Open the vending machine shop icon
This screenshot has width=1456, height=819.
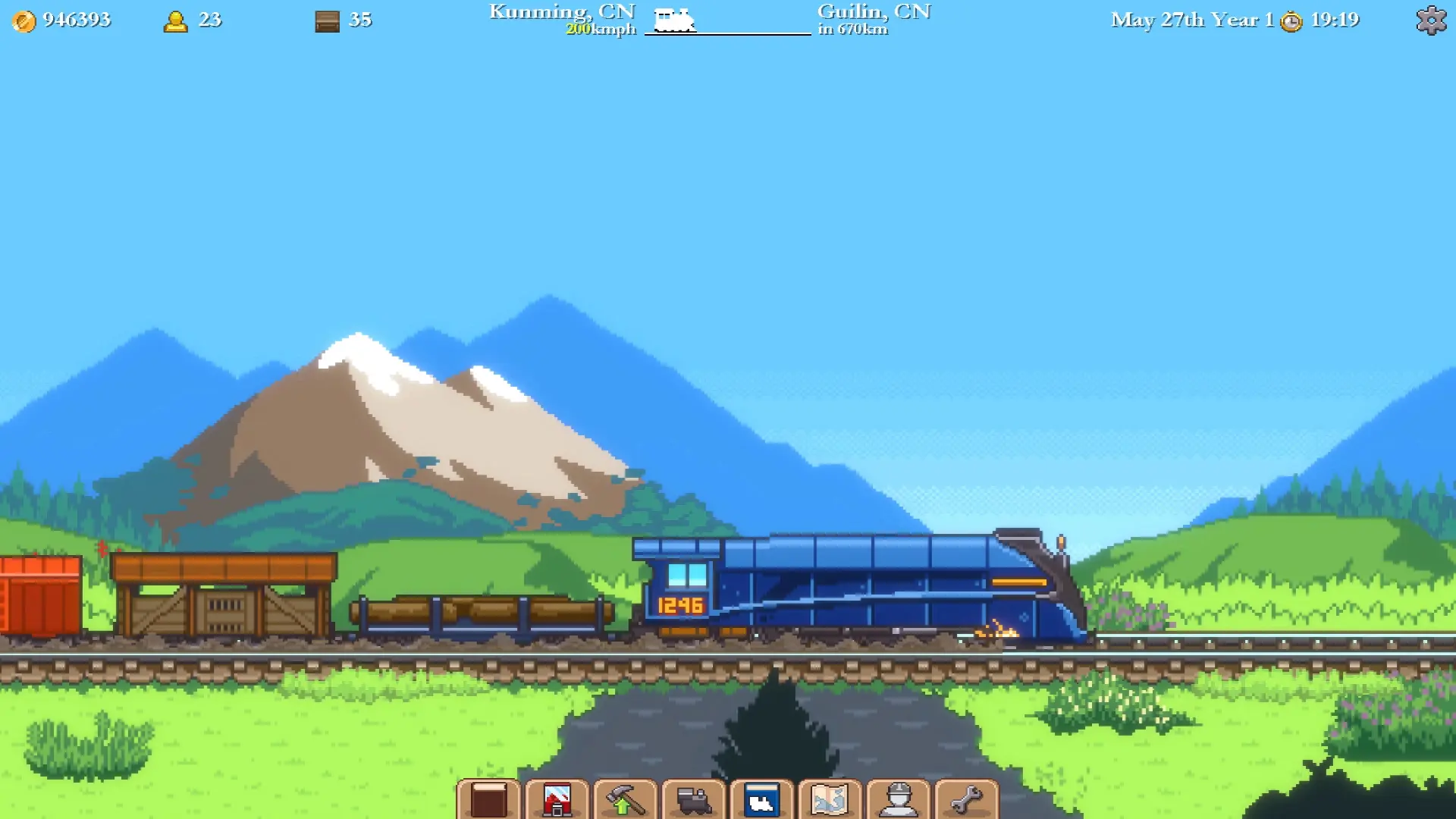click(557, 797)
